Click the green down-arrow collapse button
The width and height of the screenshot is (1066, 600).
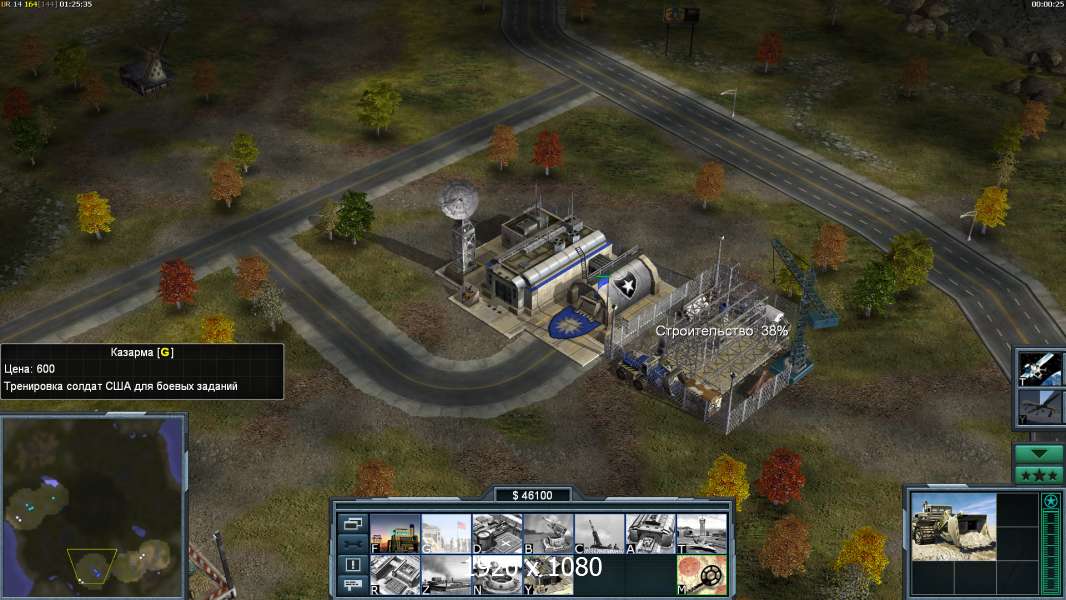(x=1039, y=454)
